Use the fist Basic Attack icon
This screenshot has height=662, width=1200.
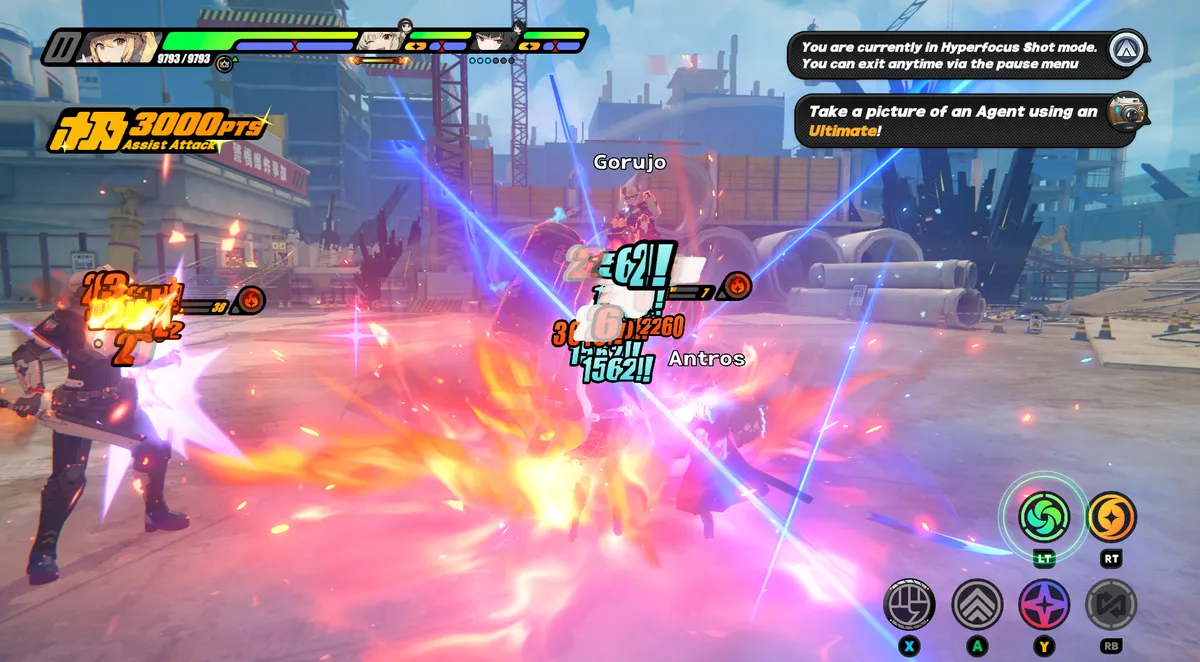click(x=909, y=604)
